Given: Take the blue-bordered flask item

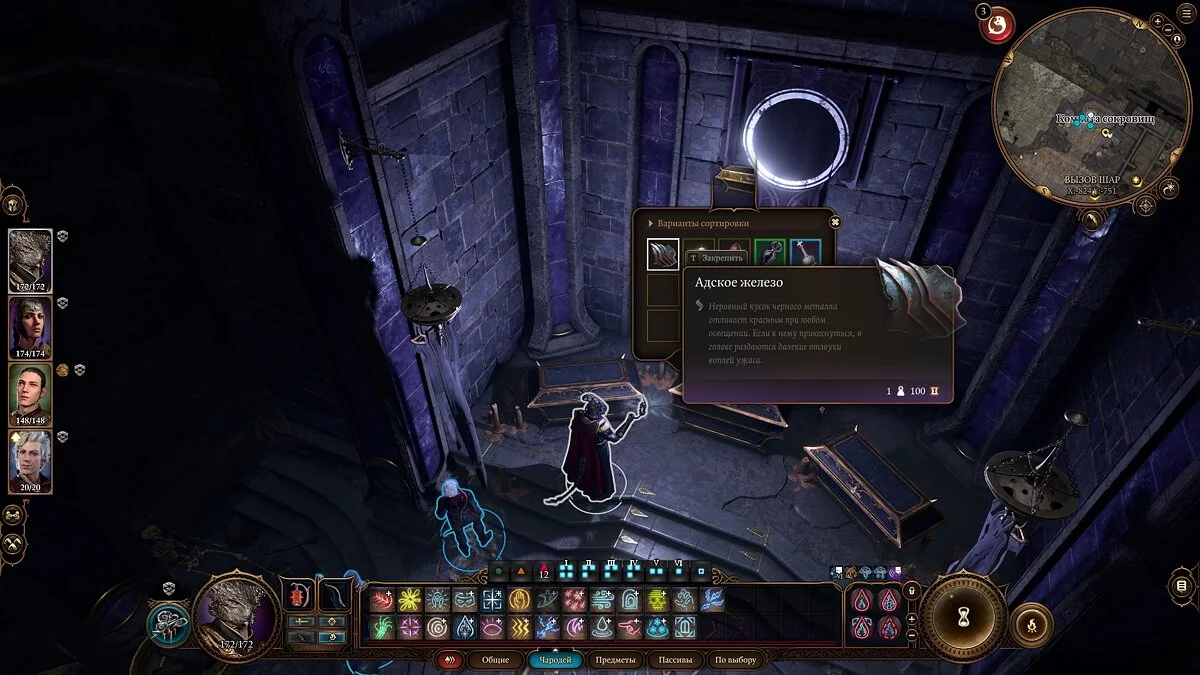Looking at the screenshot, I should point(805,254).
